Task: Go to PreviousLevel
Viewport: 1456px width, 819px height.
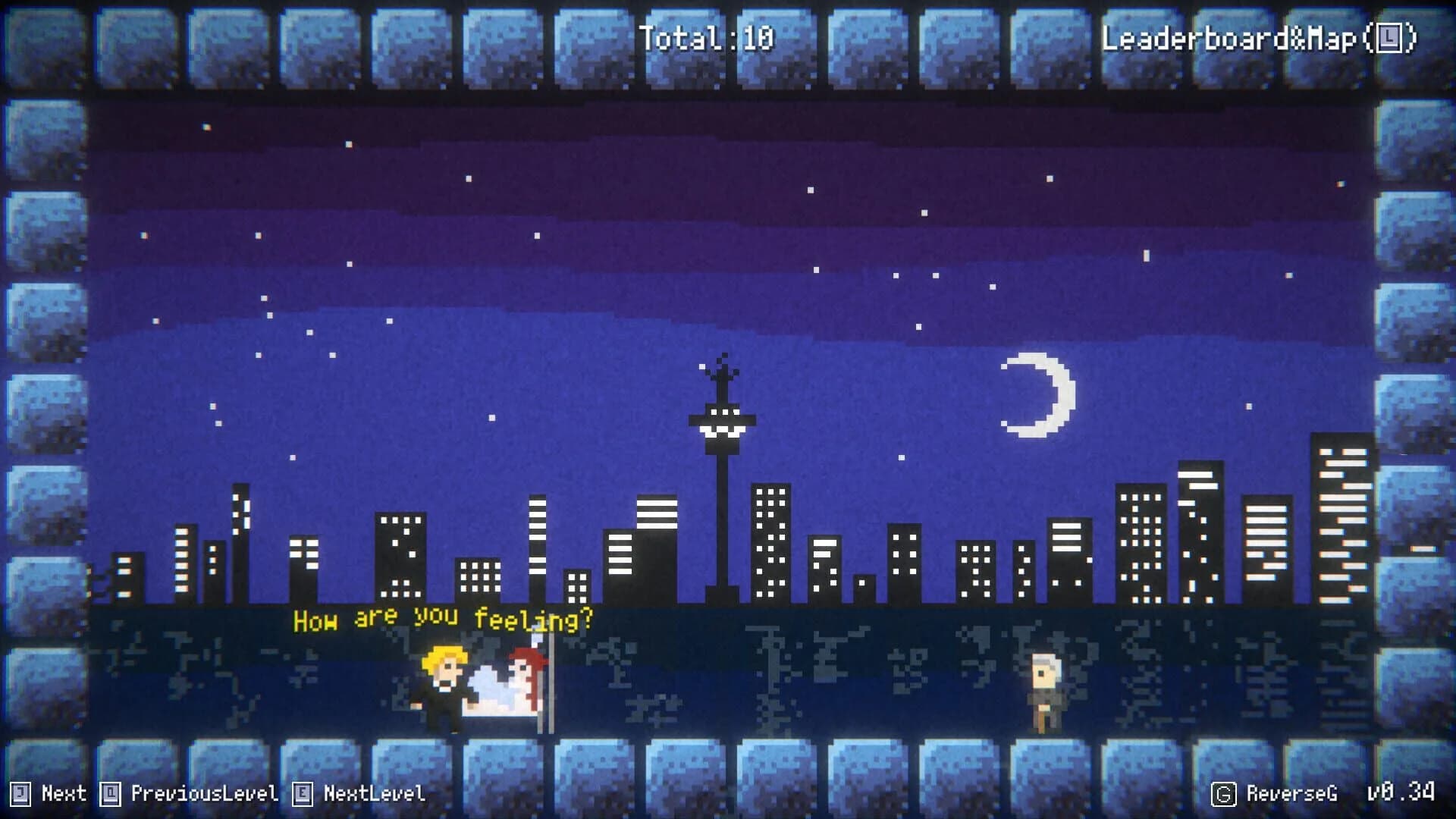Action: coord(204,793)
